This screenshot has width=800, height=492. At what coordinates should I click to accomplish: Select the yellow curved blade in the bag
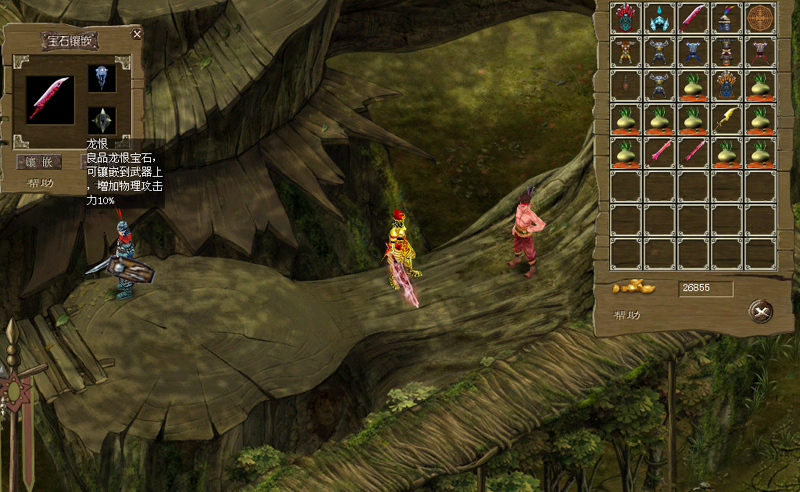tap(728, 119)
